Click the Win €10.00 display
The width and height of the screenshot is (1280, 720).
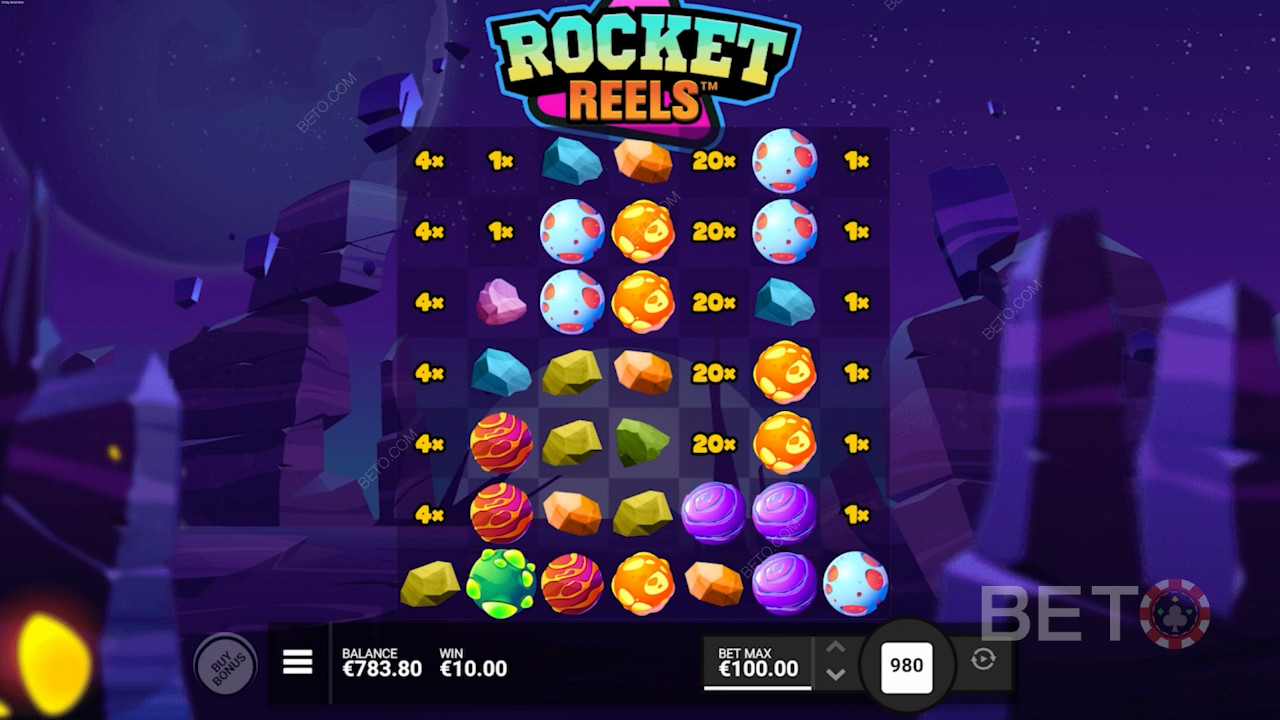point(473,662)
